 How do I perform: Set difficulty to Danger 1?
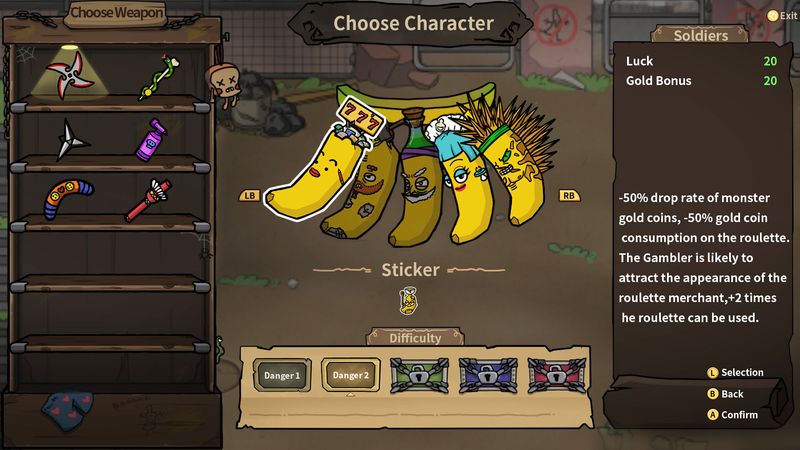282,375
